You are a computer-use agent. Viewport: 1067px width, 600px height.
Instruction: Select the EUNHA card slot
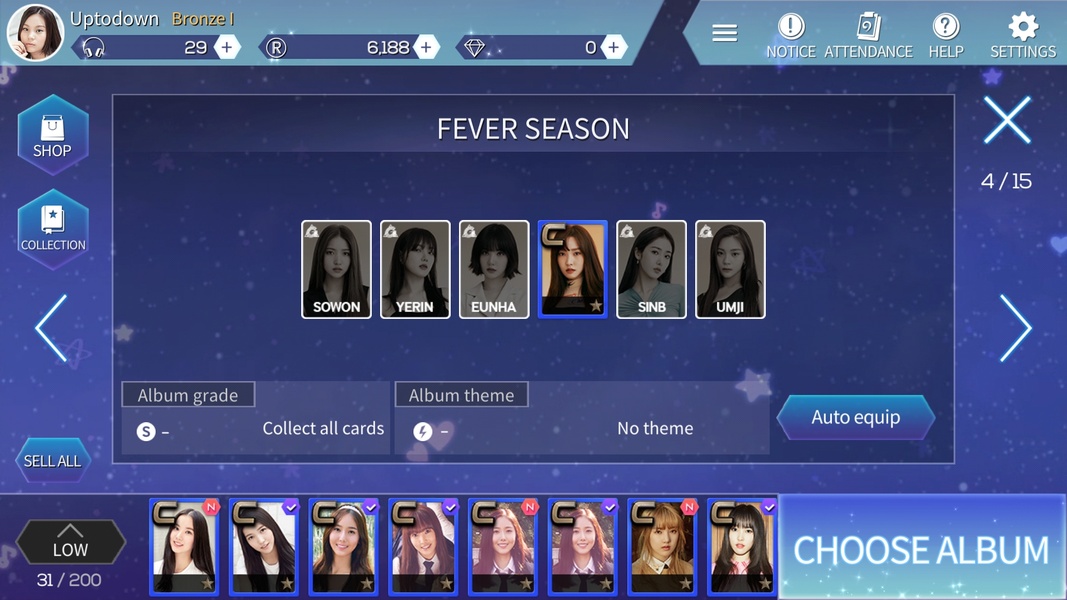[x=494, y=269]
